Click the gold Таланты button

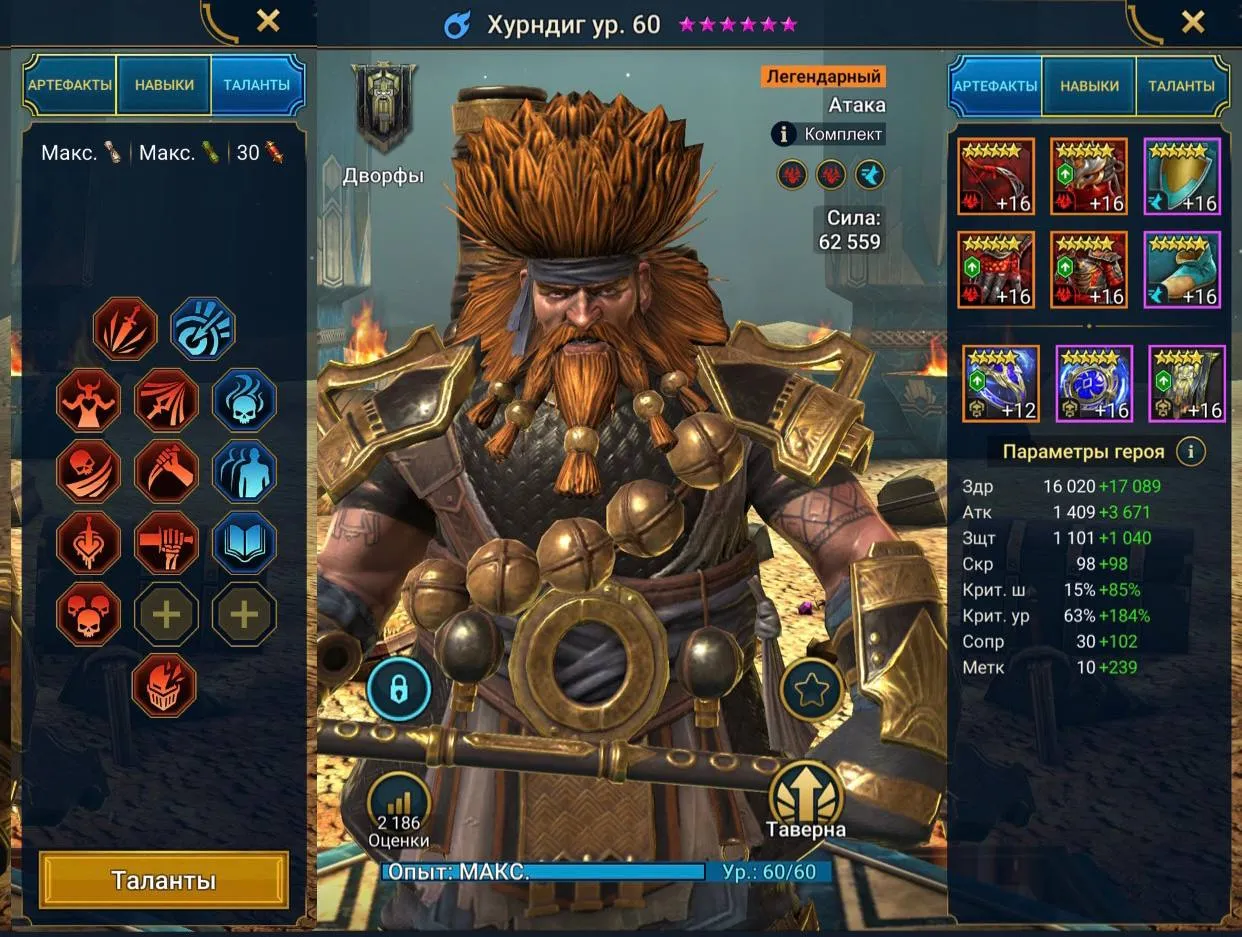pyautogui.click(x=163, y=880)
